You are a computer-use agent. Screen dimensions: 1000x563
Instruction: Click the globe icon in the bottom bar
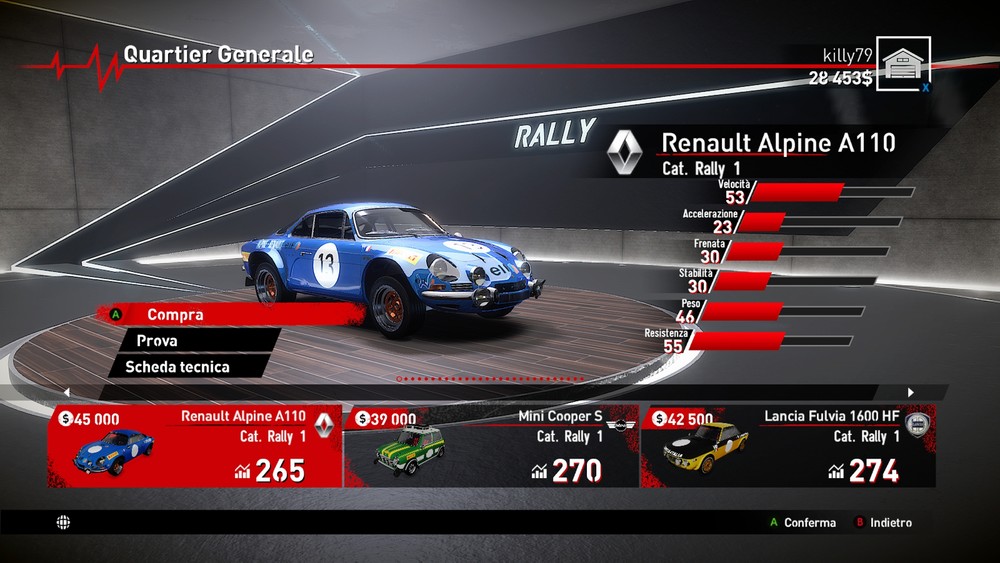[64, 522]
